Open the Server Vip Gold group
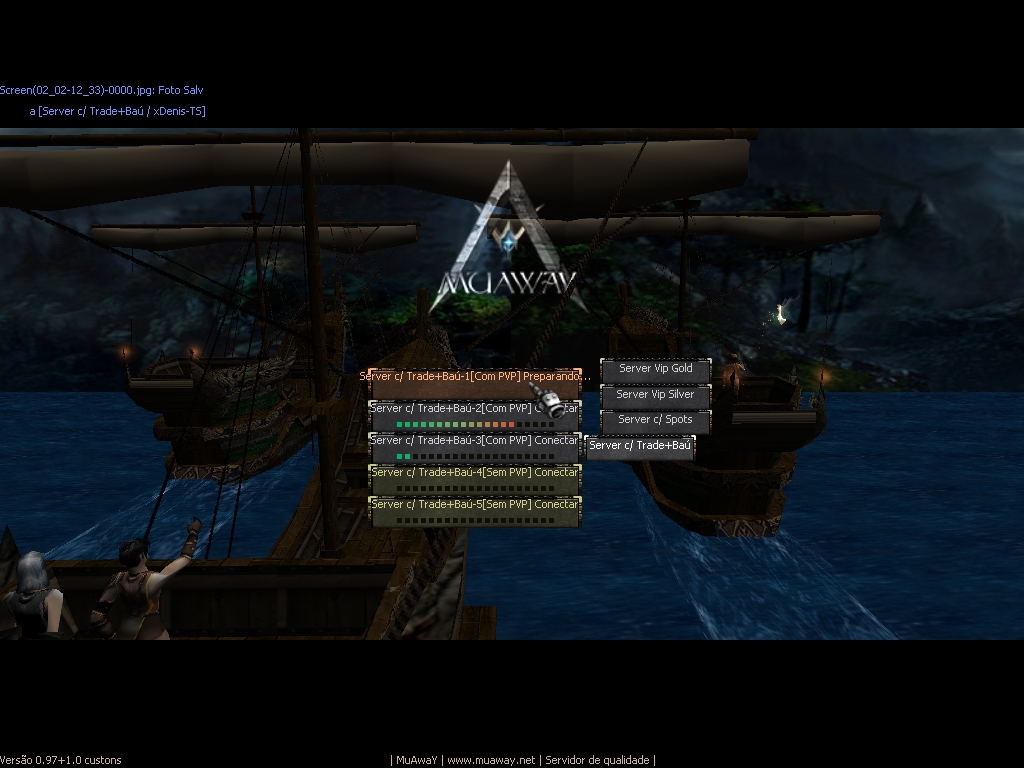 tap(655, 369)
